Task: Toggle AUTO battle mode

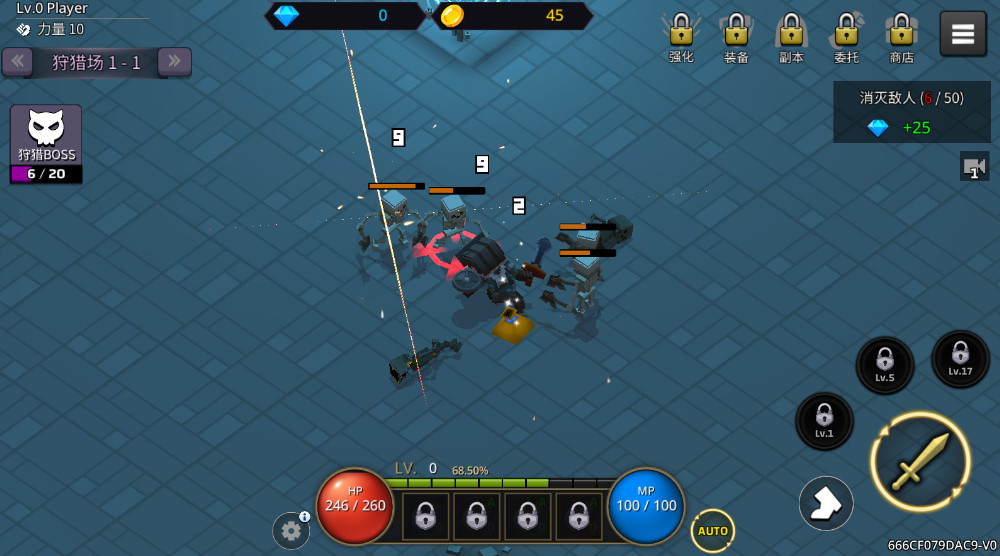Action: (x=712, y=530)
